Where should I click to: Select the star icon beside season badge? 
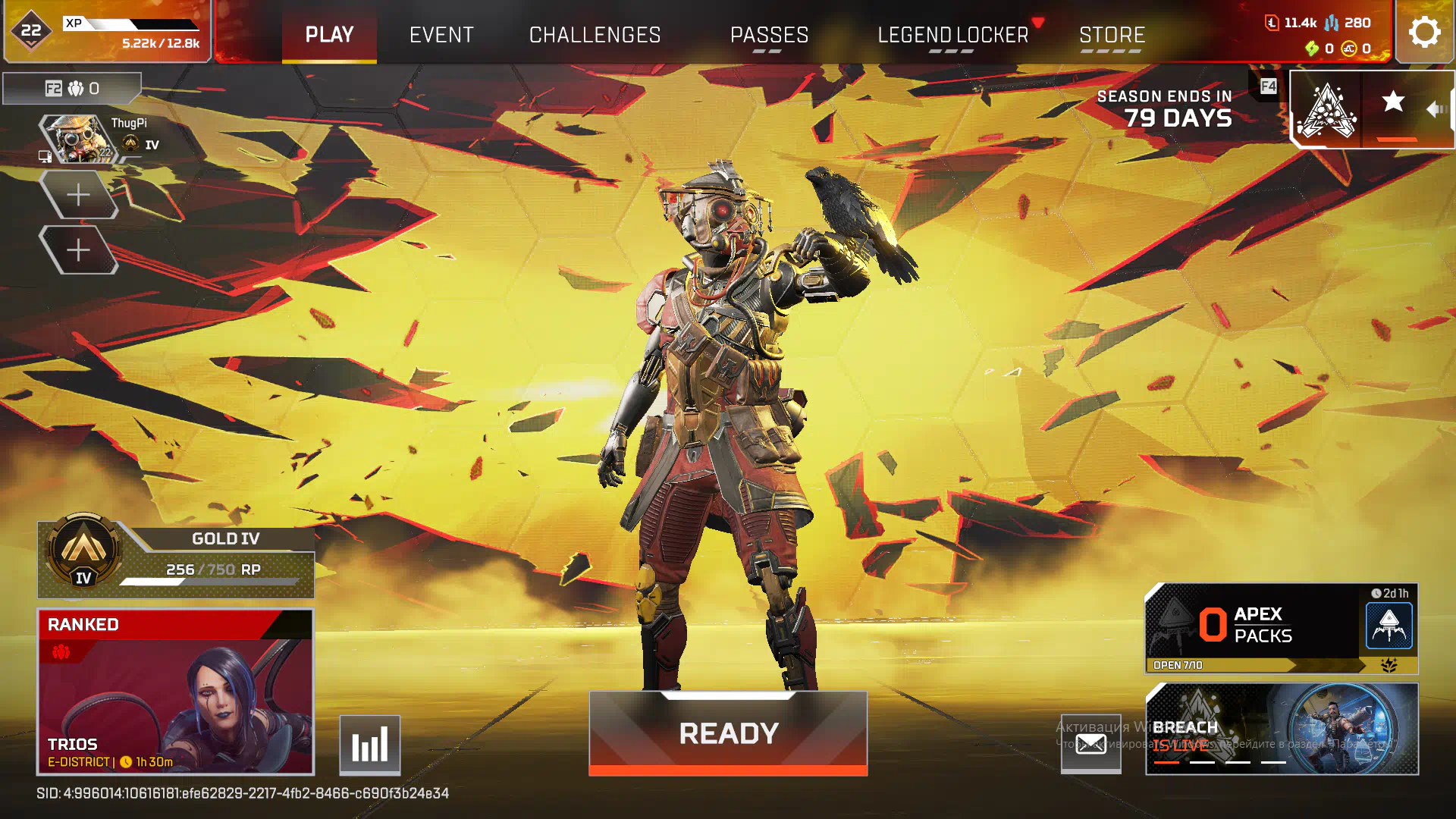click(x=1393, y=102)
